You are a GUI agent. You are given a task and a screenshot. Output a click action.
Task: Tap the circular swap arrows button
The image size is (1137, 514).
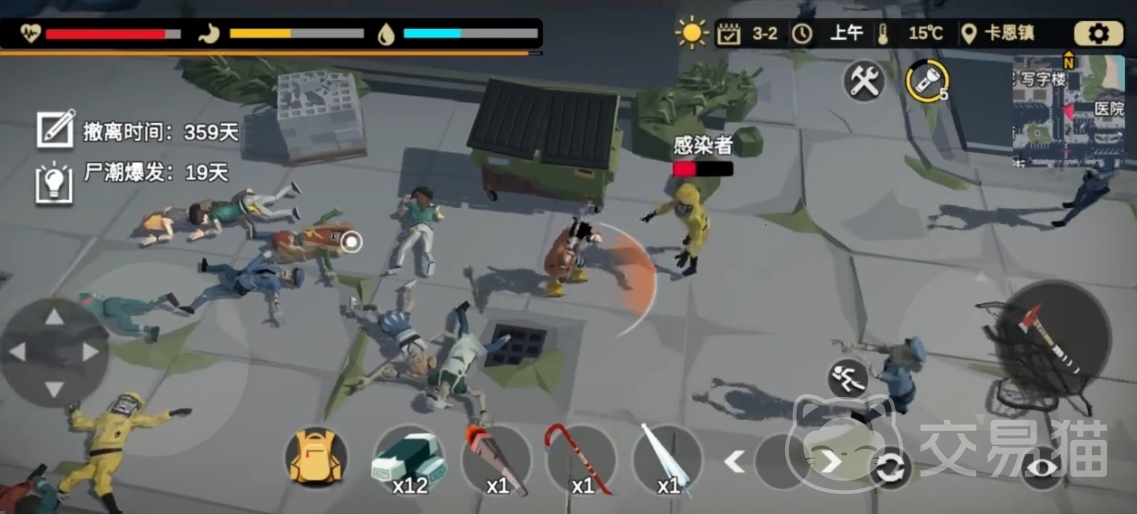tap(889, 468)
